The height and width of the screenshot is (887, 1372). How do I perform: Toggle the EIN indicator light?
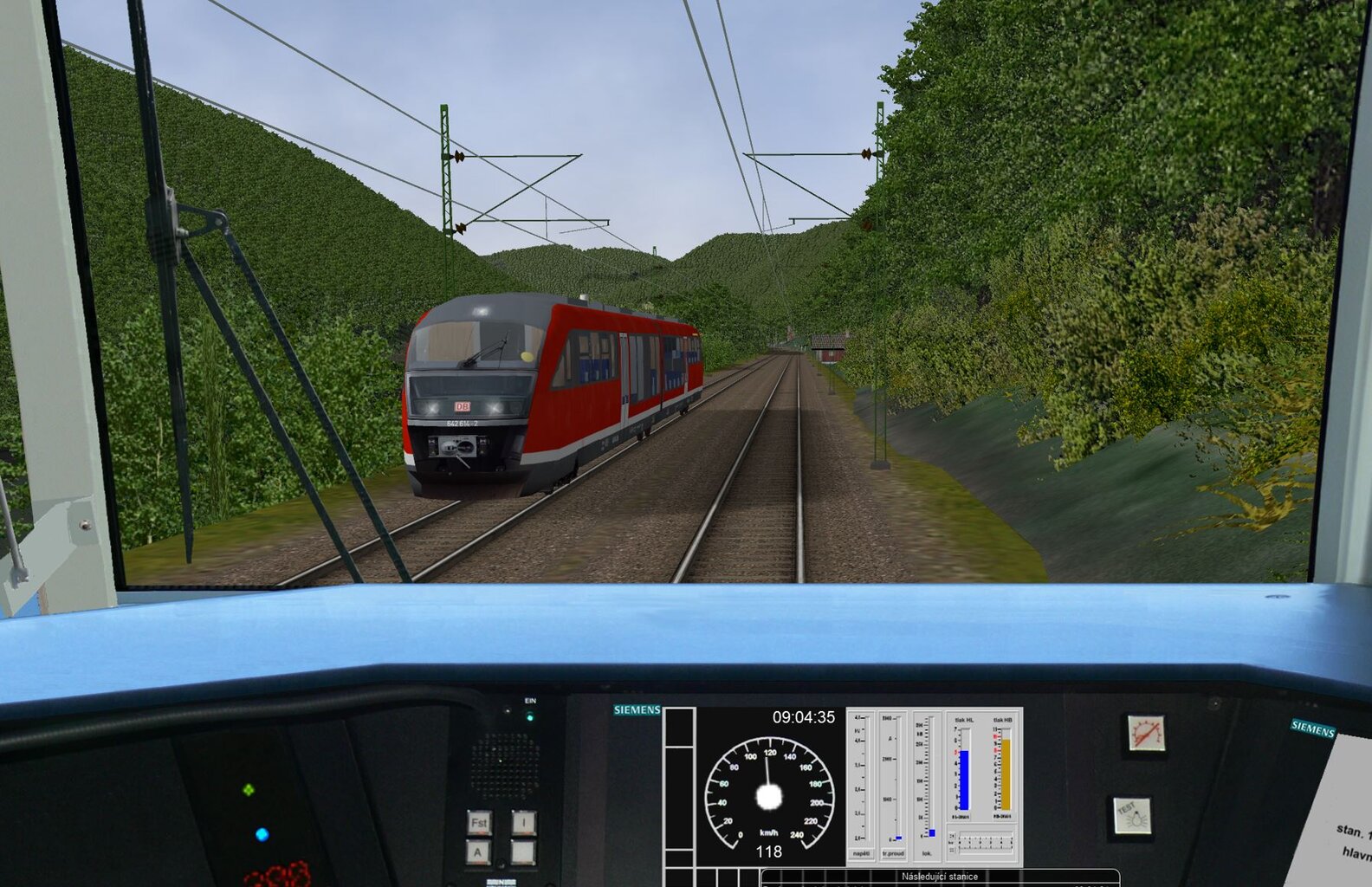pyautogui.click(x=528, y=715)
